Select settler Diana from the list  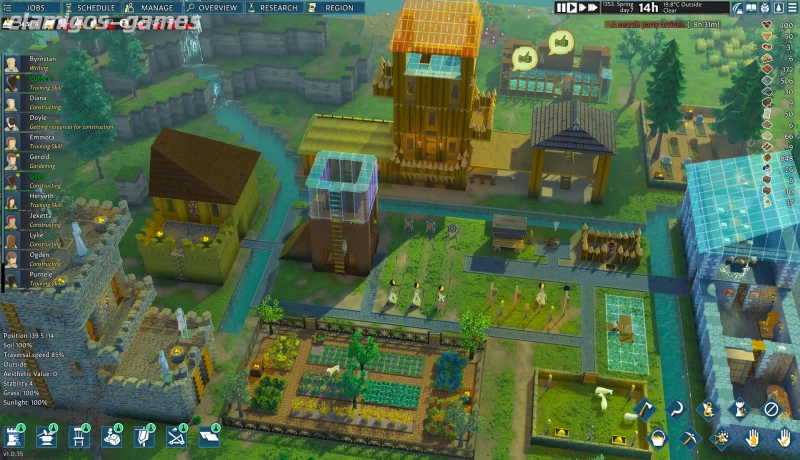38,99
